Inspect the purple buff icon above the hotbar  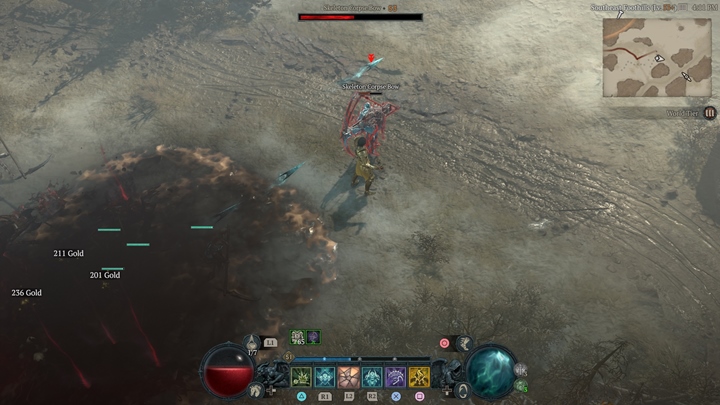point(313,338)
